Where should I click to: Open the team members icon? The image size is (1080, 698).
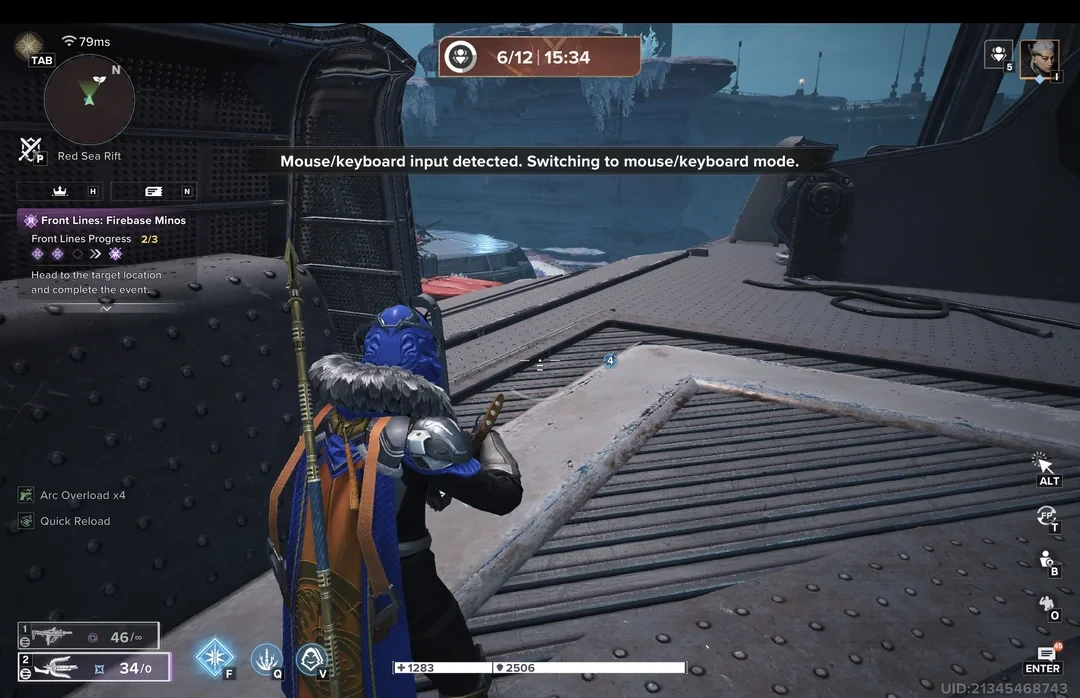(x=997, y=53)
